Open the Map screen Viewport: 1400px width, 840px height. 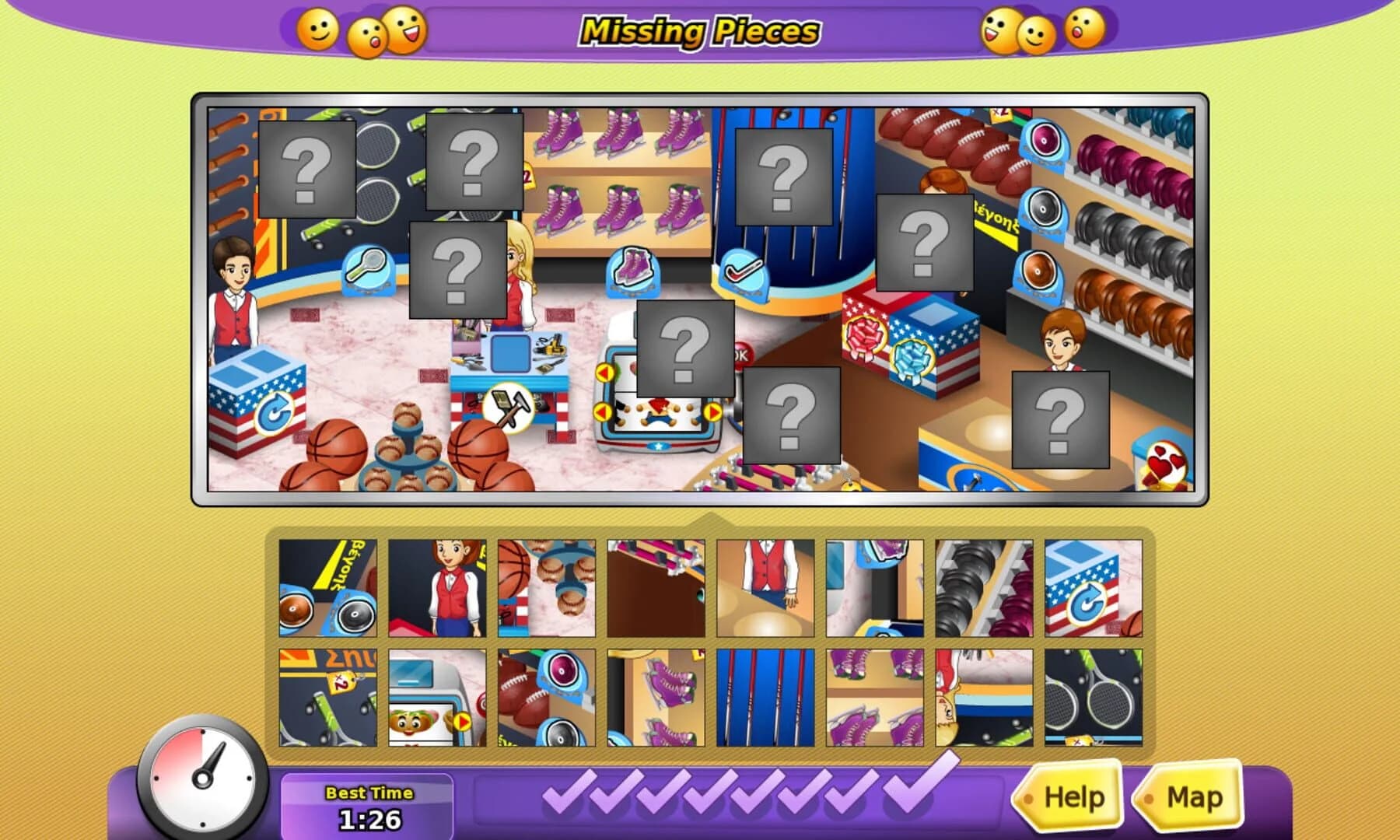[x=1195, y=796]
